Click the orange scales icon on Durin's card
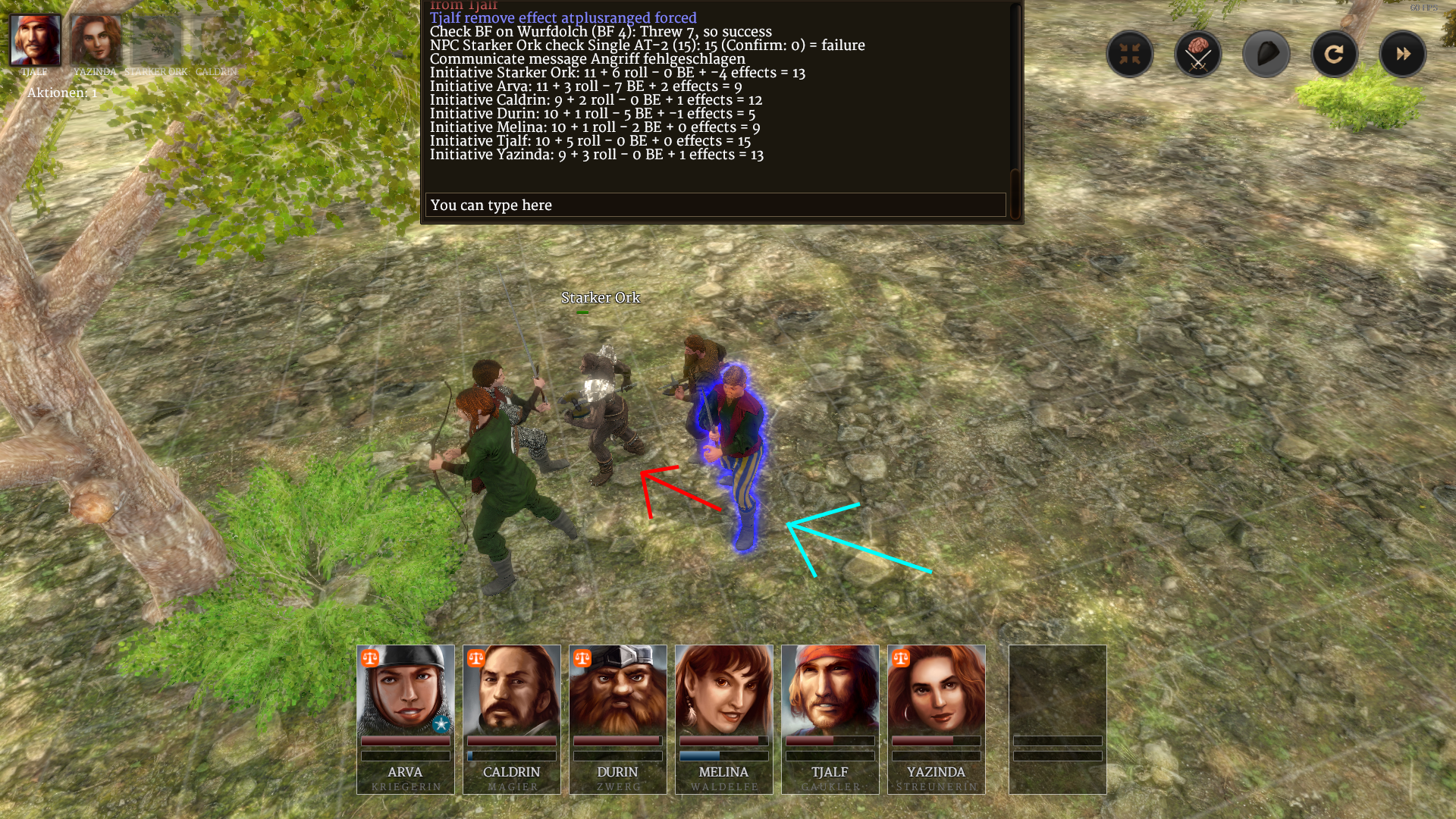Viewport: 1456px width, 819px height. pos(582,658)
